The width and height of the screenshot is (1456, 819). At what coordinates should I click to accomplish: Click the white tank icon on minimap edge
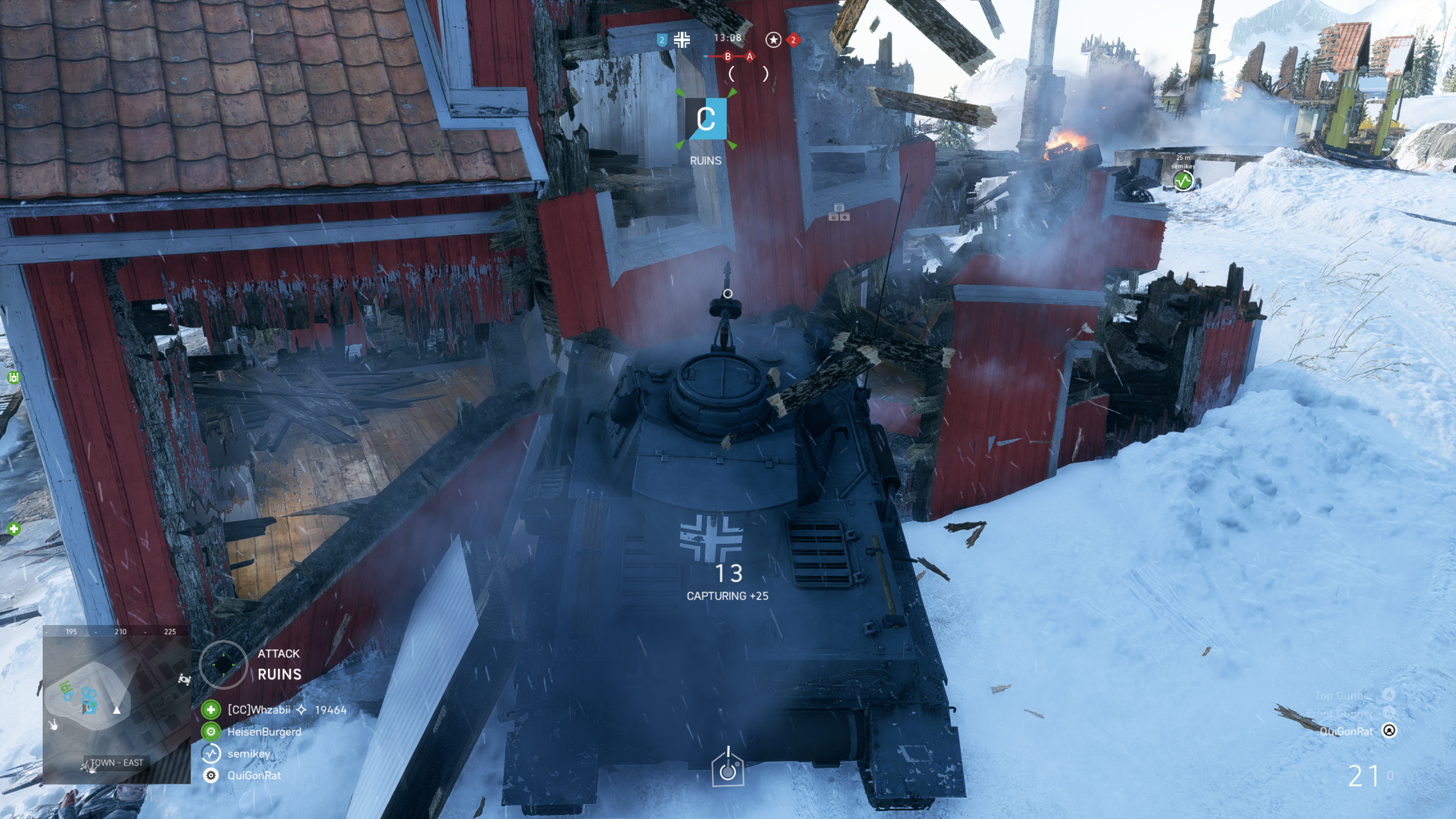click(184, 679)
